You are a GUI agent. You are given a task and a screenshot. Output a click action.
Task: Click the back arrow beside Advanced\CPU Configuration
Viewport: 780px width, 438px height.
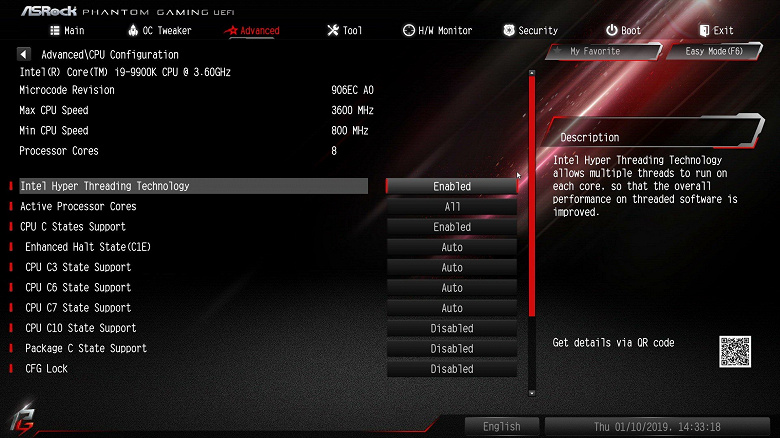point(24,54)
